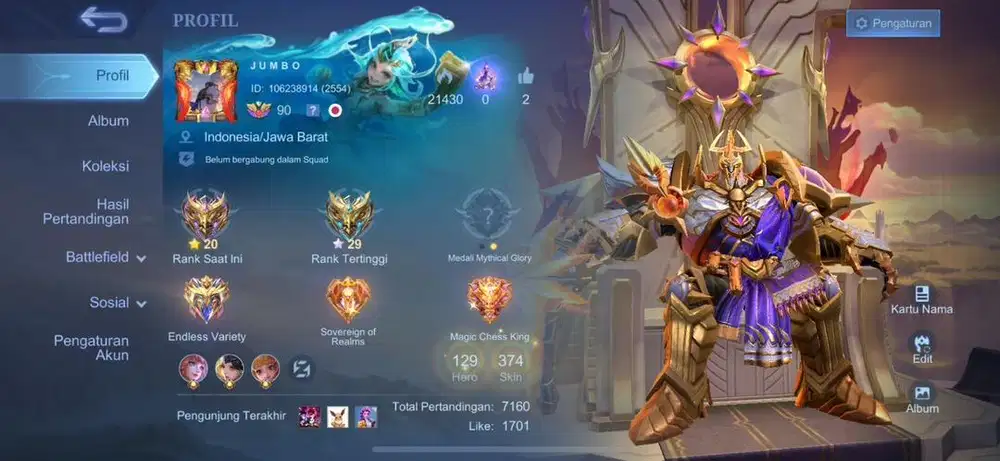Screen dimensions: 1000x461
Task: Open the Medali Mythical Glory medal
Action: point(489,213)
